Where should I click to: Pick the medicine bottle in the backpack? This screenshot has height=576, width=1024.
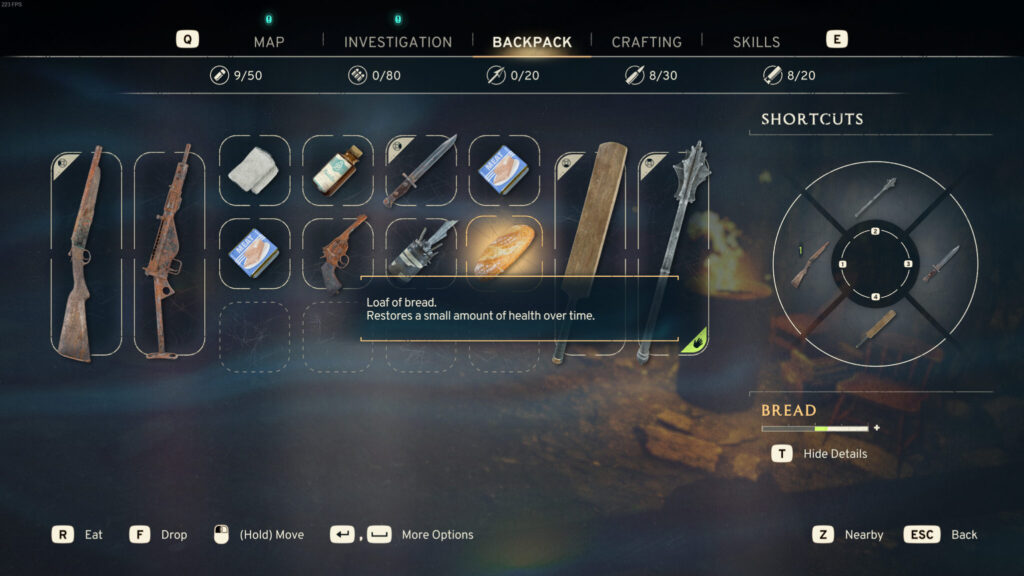337,171
